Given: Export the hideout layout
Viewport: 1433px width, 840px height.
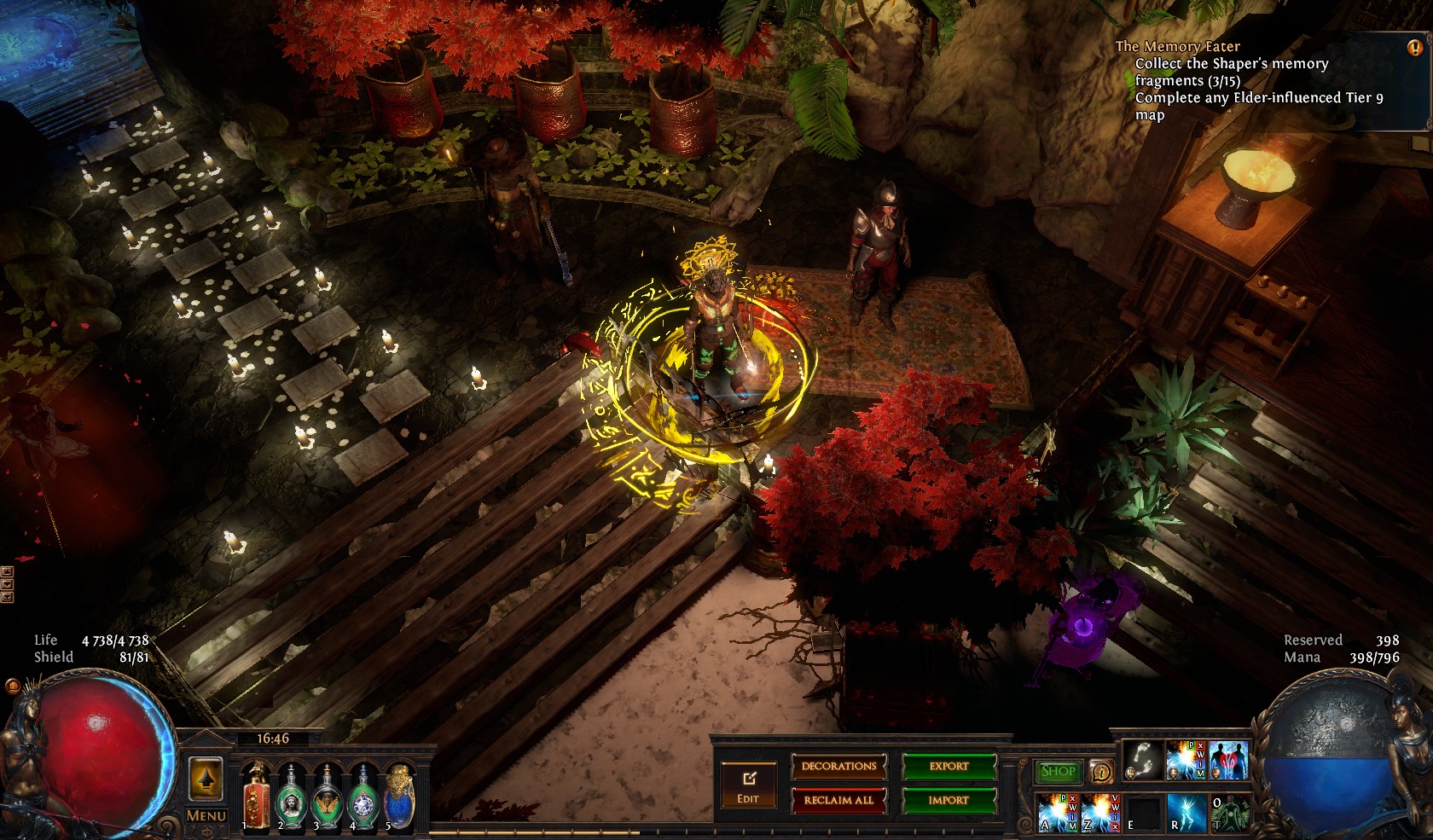Looking at the screenshot, I should click(x=949, y=766).
